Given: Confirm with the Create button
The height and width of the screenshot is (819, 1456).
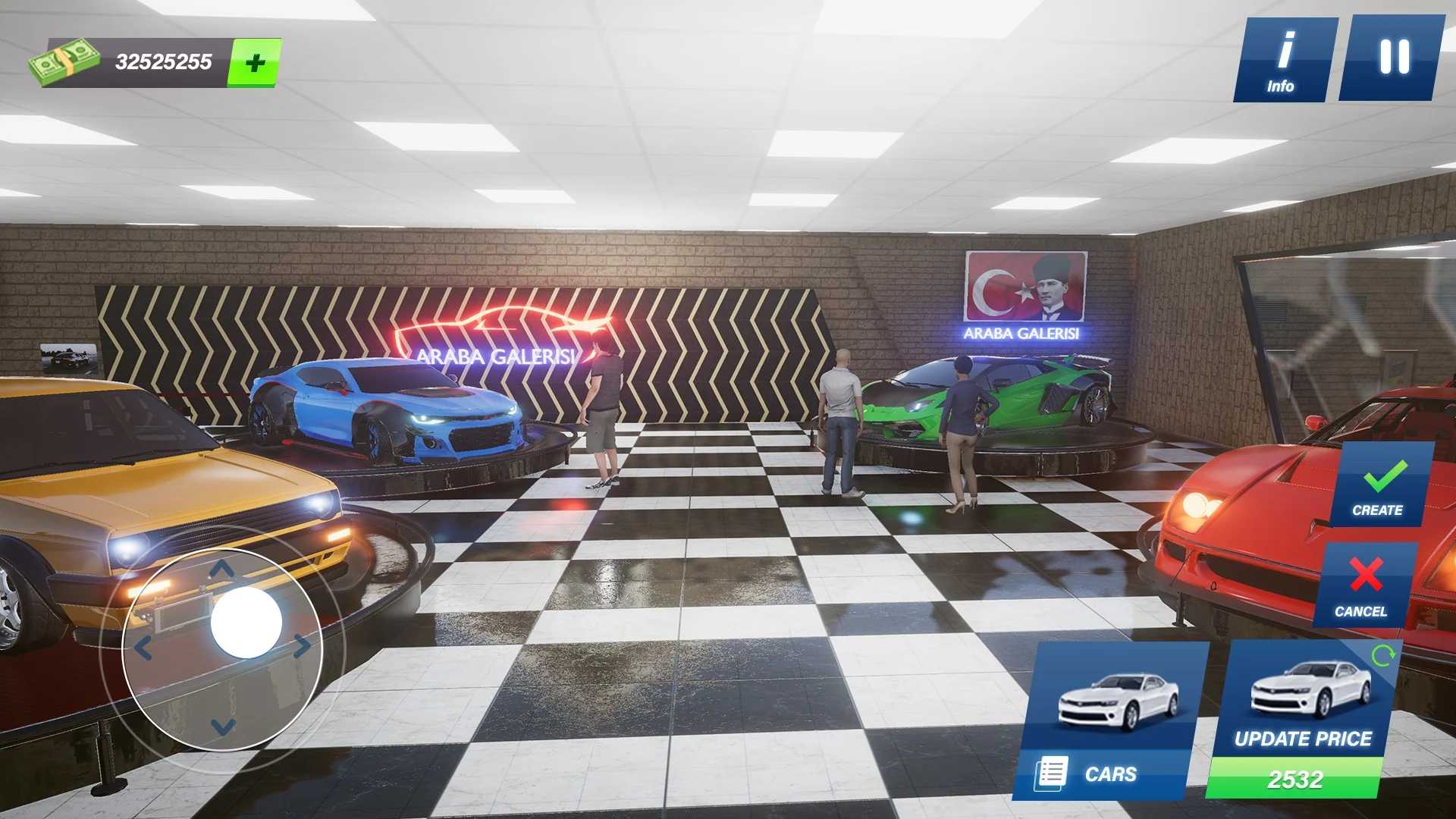Looking at the screenshot, I should coord(1380,485).
